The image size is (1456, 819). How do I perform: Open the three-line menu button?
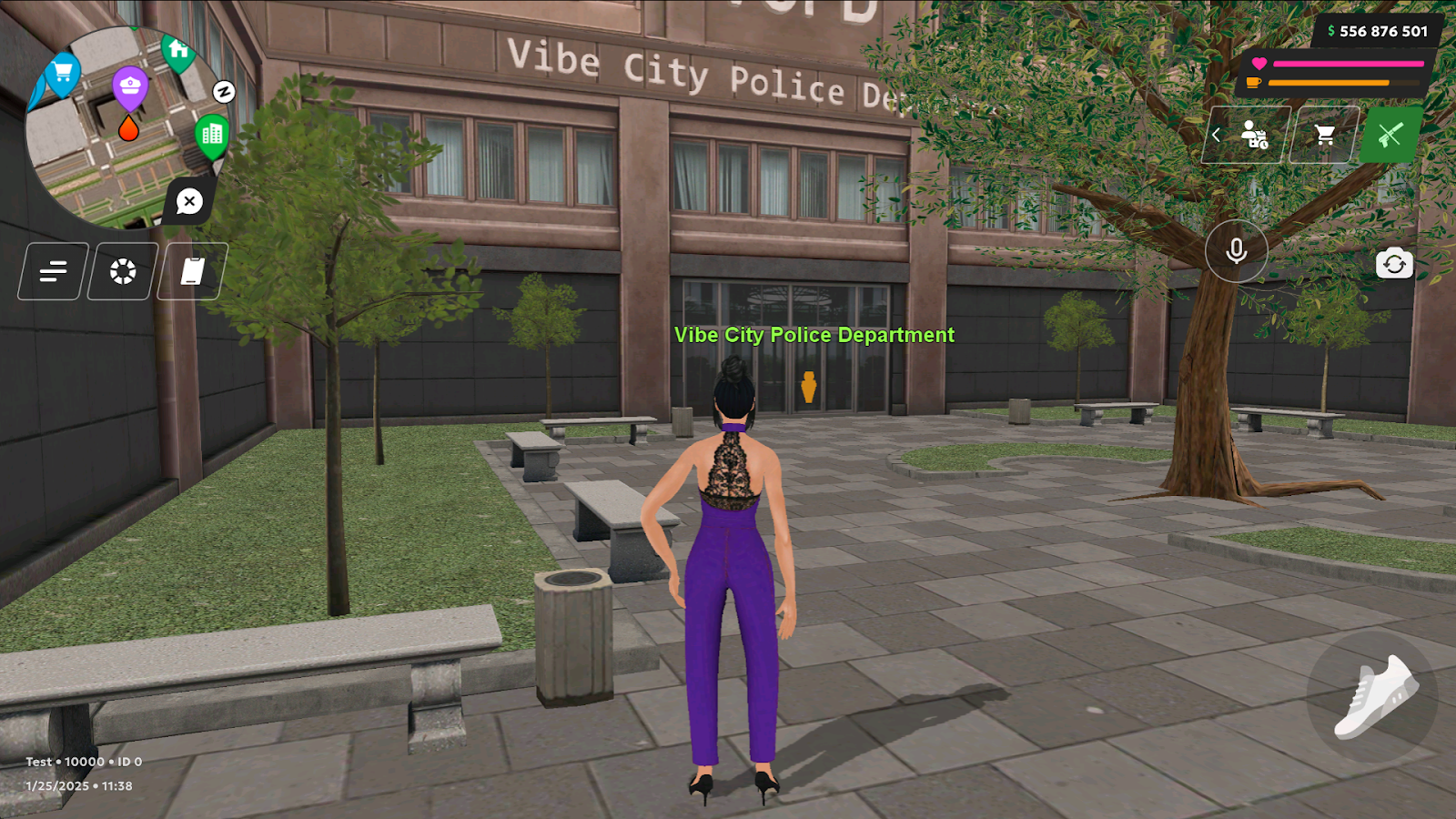tap(54, 271)
